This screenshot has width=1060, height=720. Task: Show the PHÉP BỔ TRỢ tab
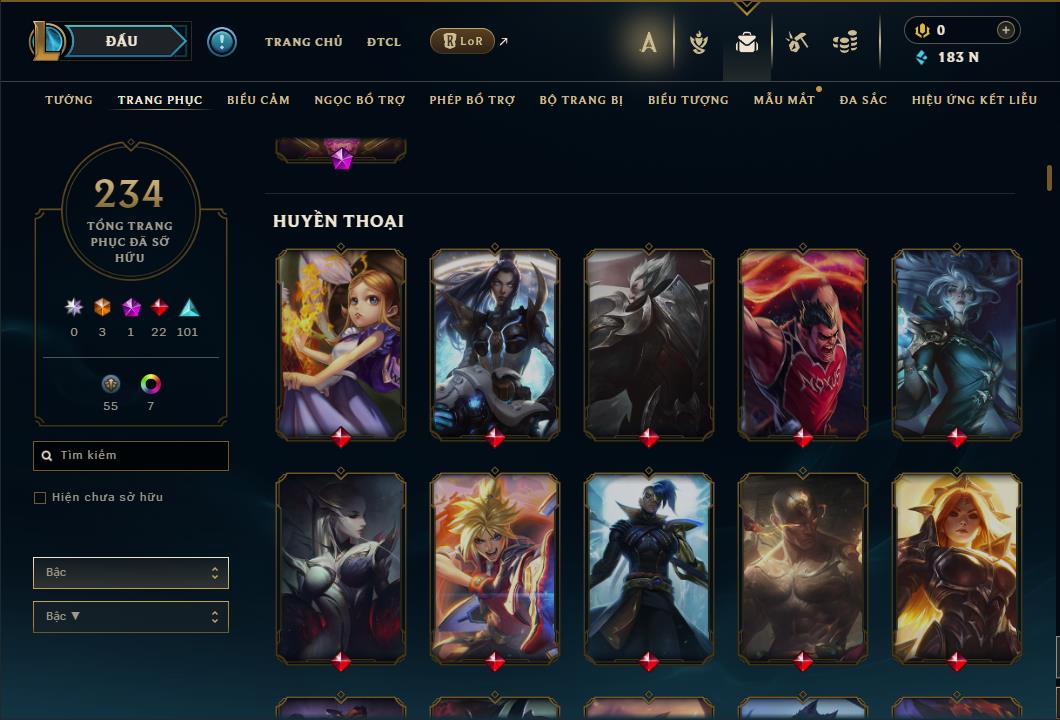coord(472,100)
